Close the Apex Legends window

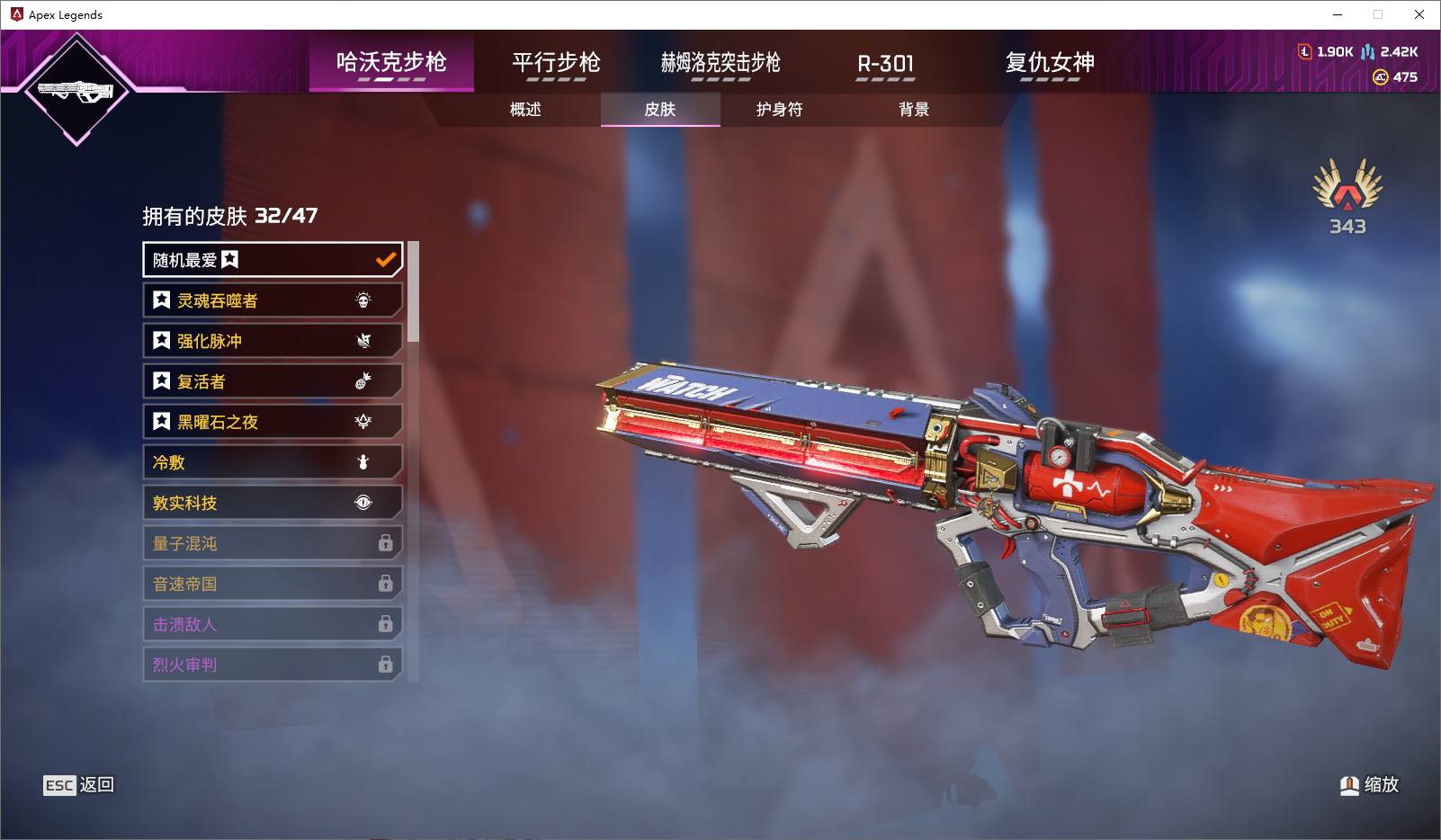[1419, 14]
